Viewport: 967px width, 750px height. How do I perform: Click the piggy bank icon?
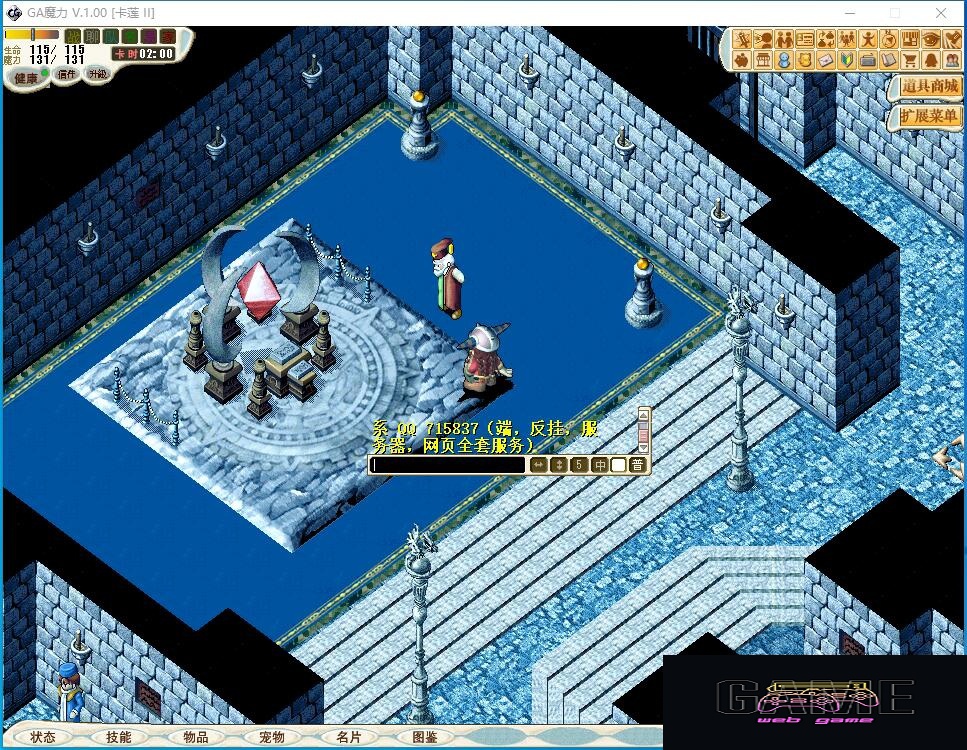point(743,60)
